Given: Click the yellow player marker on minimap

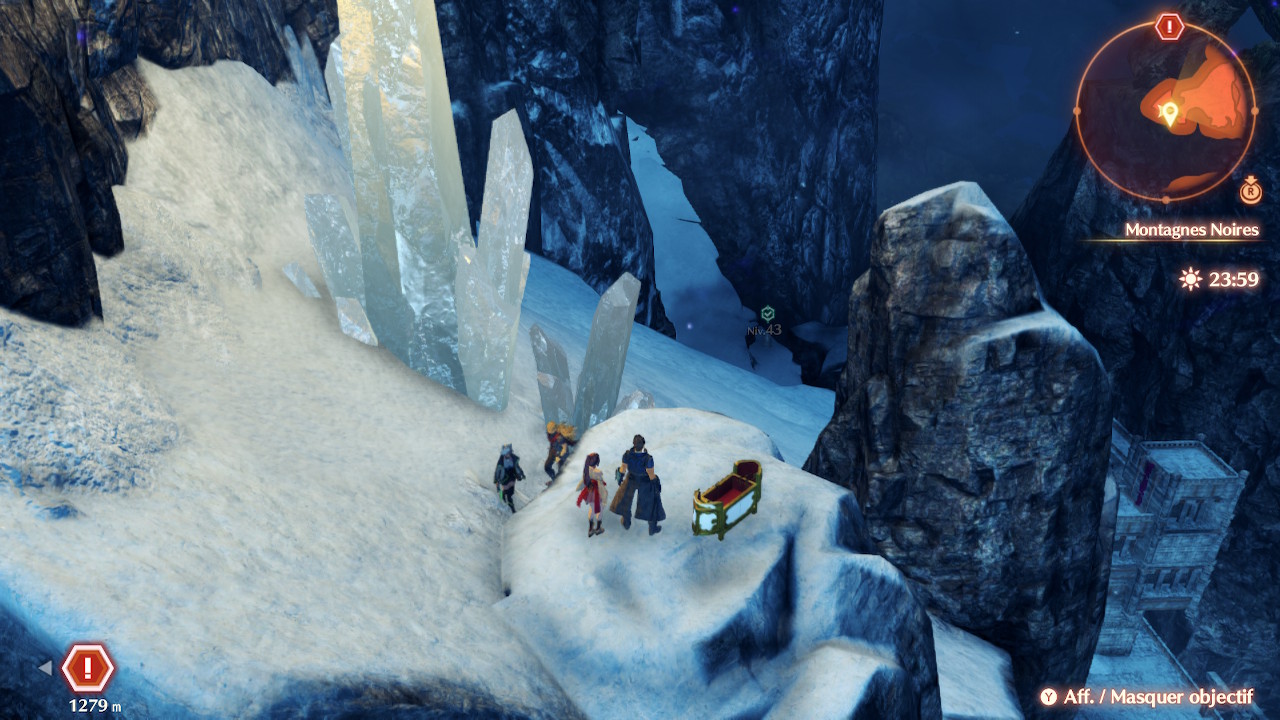Looking at the screenshot, I should point(1167,114).
